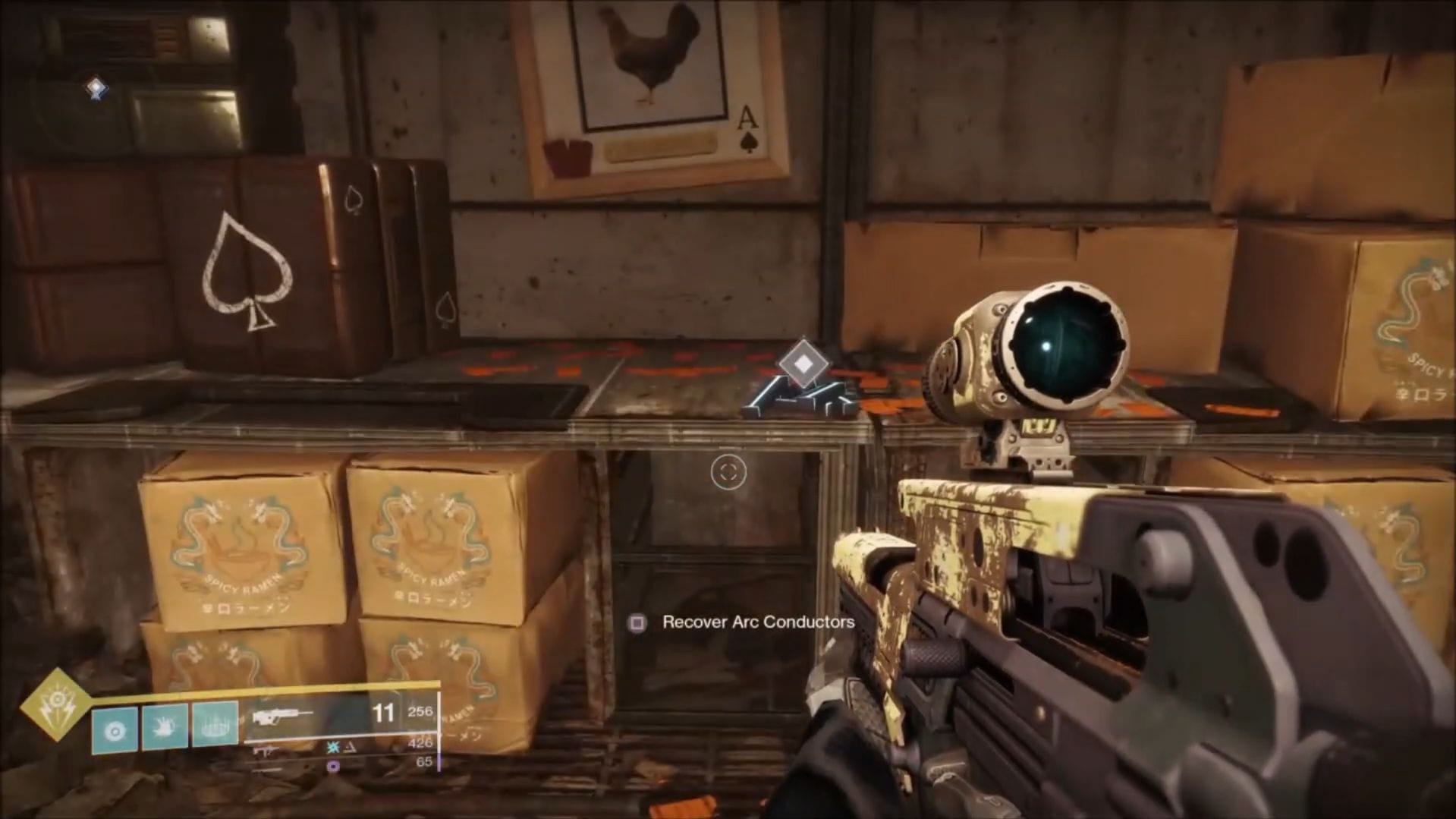Select the green special ammo icon
This screenshot has width=1456, height=819.
coord(333,748)
